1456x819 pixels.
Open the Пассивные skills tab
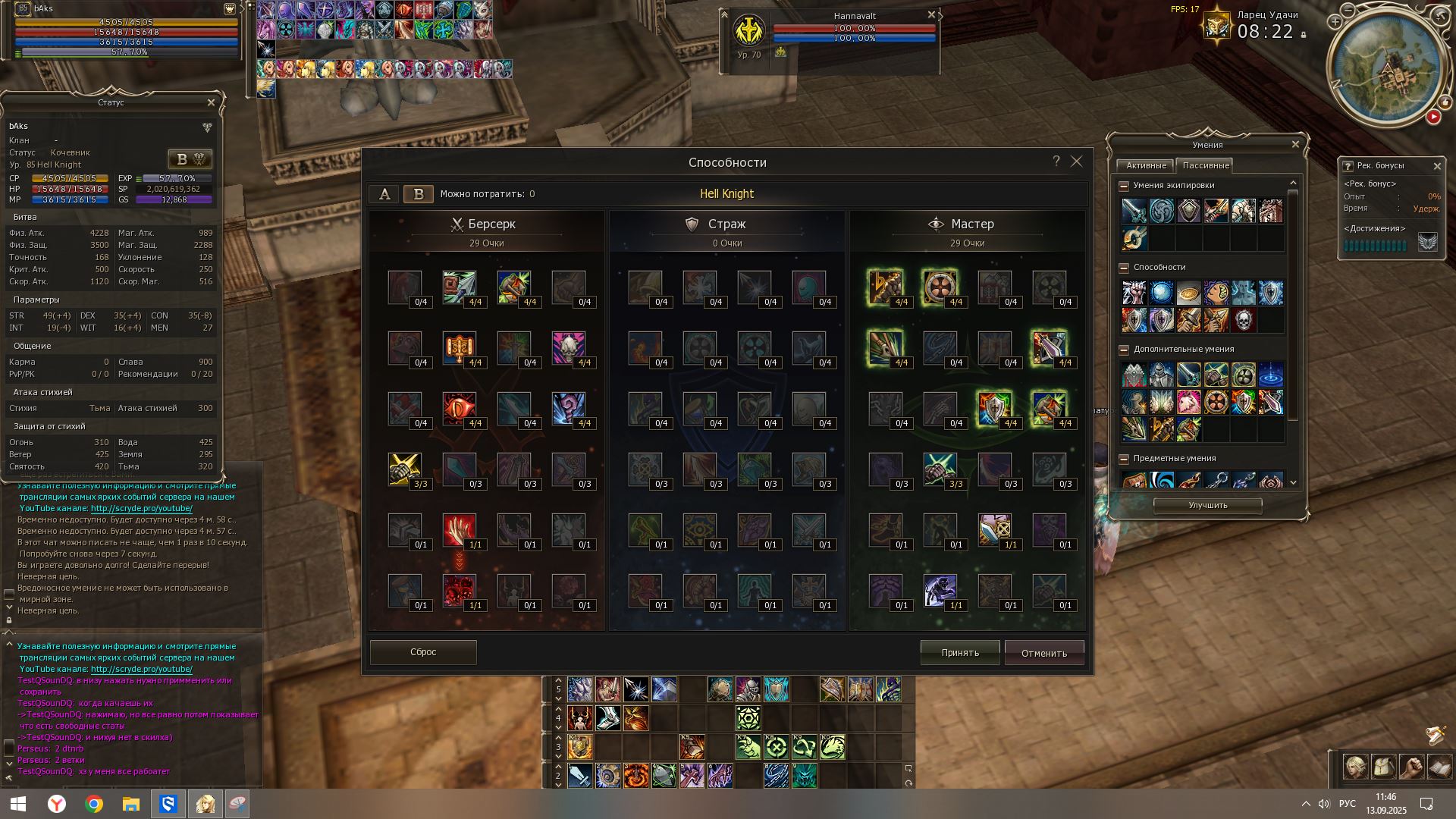coord(1205,165)
